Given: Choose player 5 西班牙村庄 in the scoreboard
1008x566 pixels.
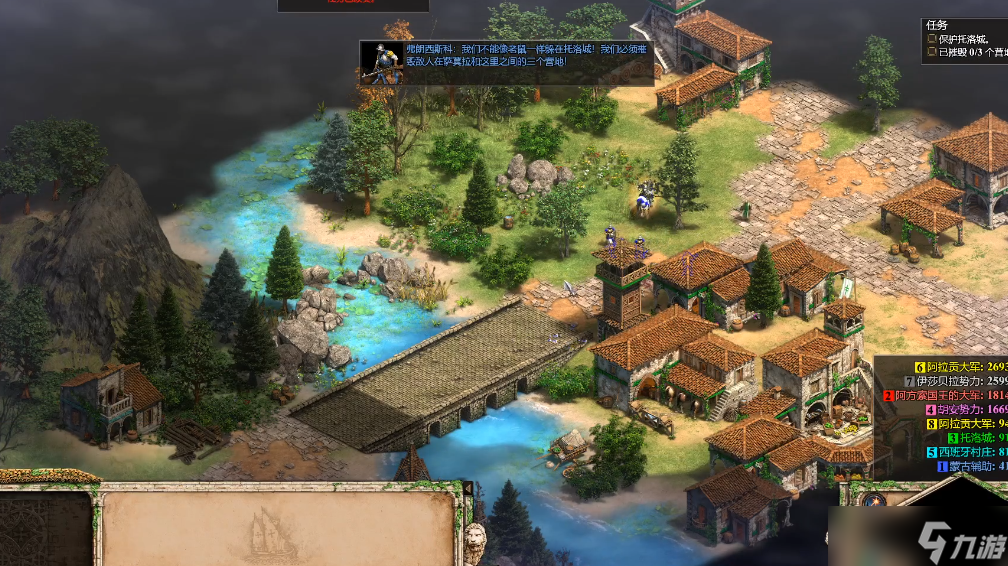Looking at the screenshot, I should pyautogui.click(x=965, y=451).
